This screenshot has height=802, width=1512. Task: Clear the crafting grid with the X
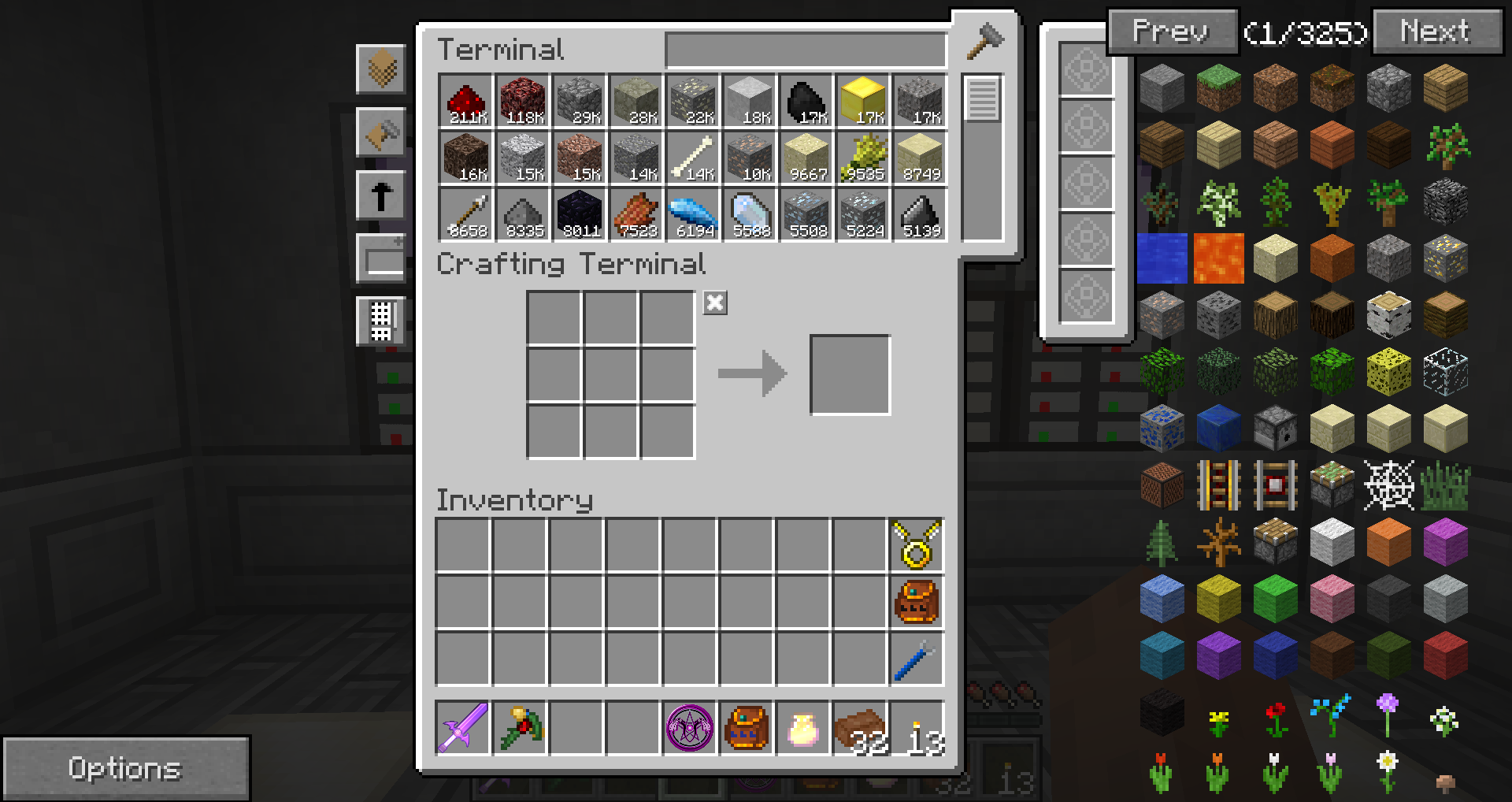pyautogui.click(x=715, y=303)
